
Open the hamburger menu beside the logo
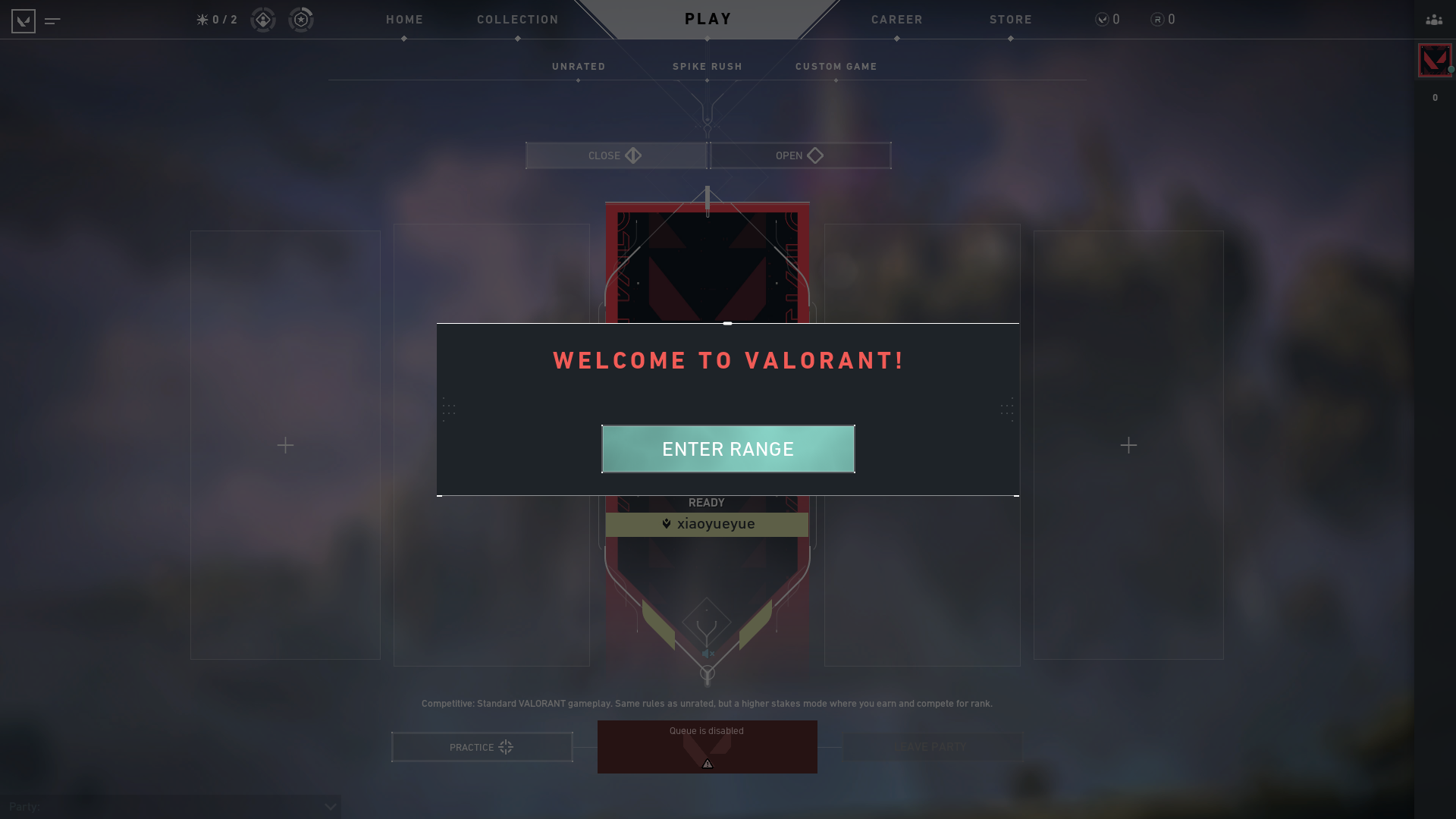pos(52,22)
